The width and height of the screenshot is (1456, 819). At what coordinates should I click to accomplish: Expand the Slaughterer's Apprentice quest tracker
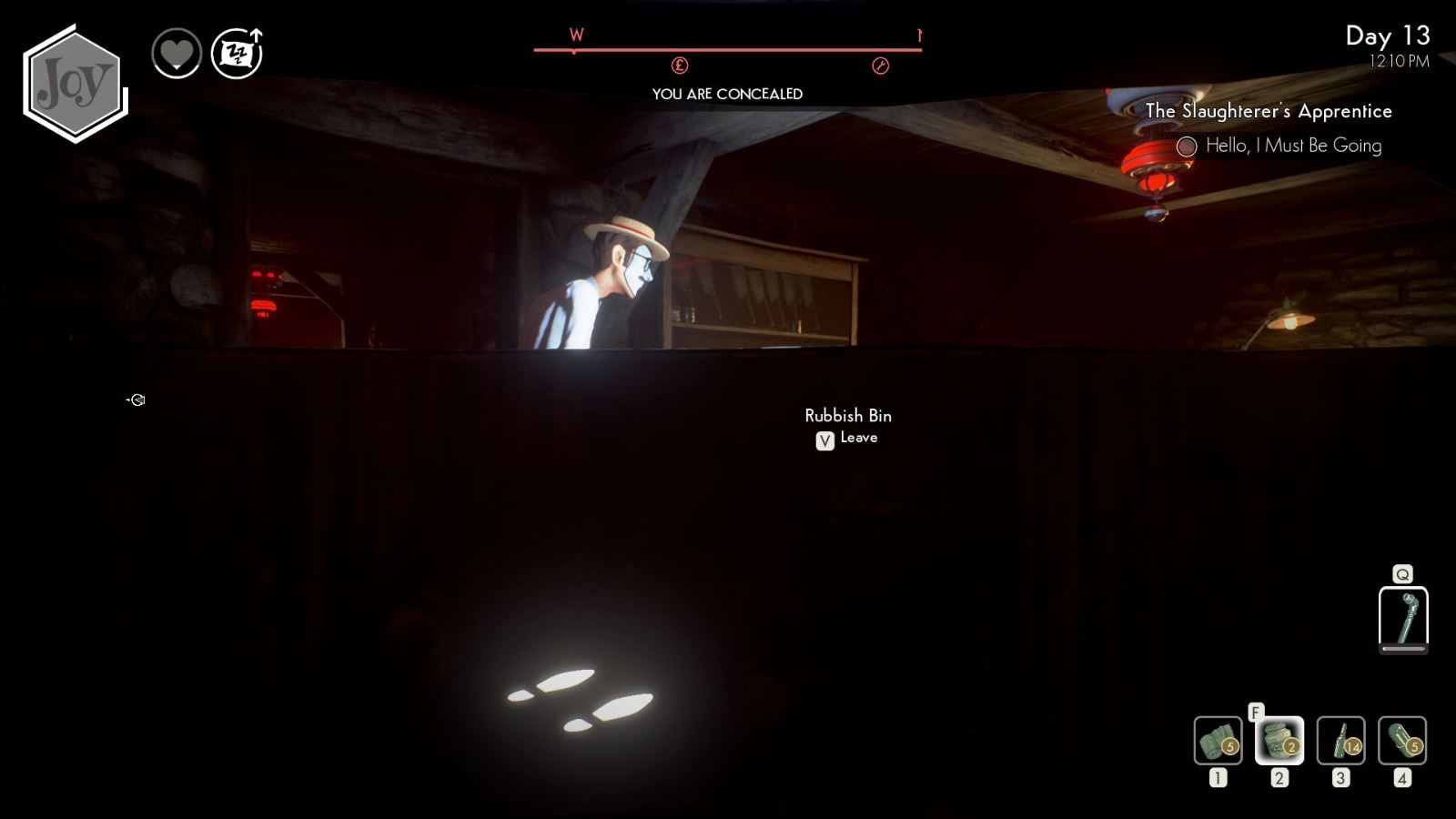pyautogui.click(x=1269, y=111)
